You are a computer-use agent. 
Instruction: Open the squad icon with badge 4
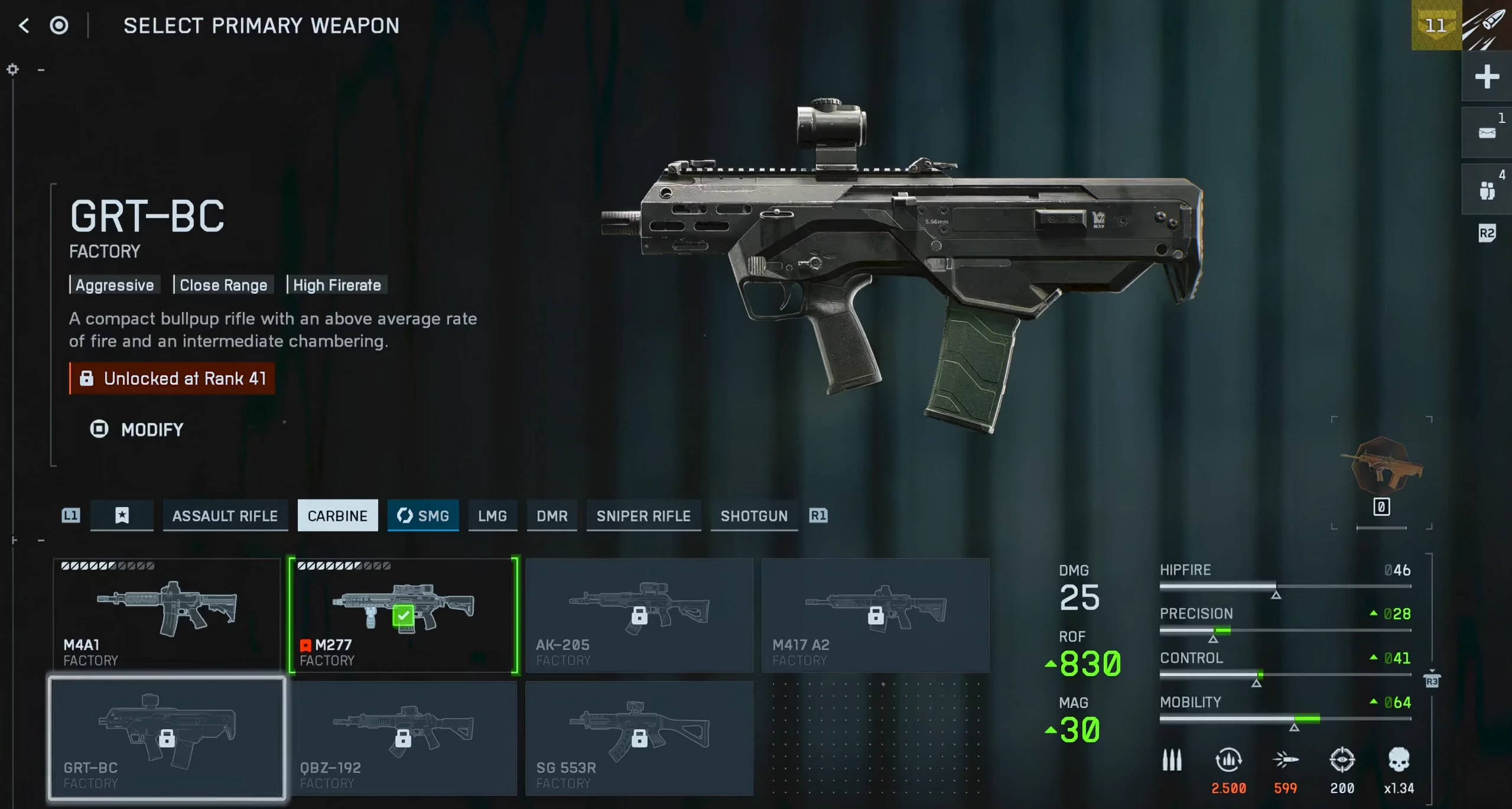1487,190
